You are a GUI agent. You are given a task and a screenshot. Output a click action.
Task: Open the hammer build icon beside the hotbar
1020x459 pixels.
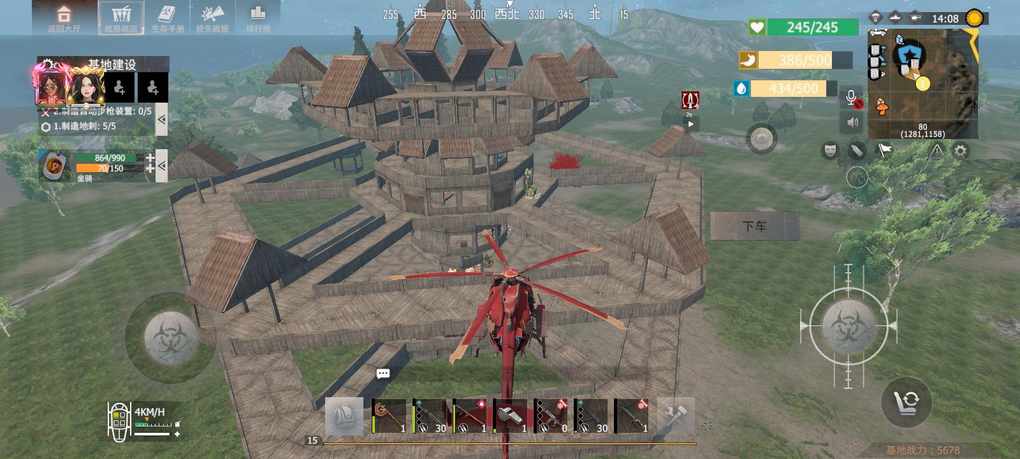pos(679,415)
